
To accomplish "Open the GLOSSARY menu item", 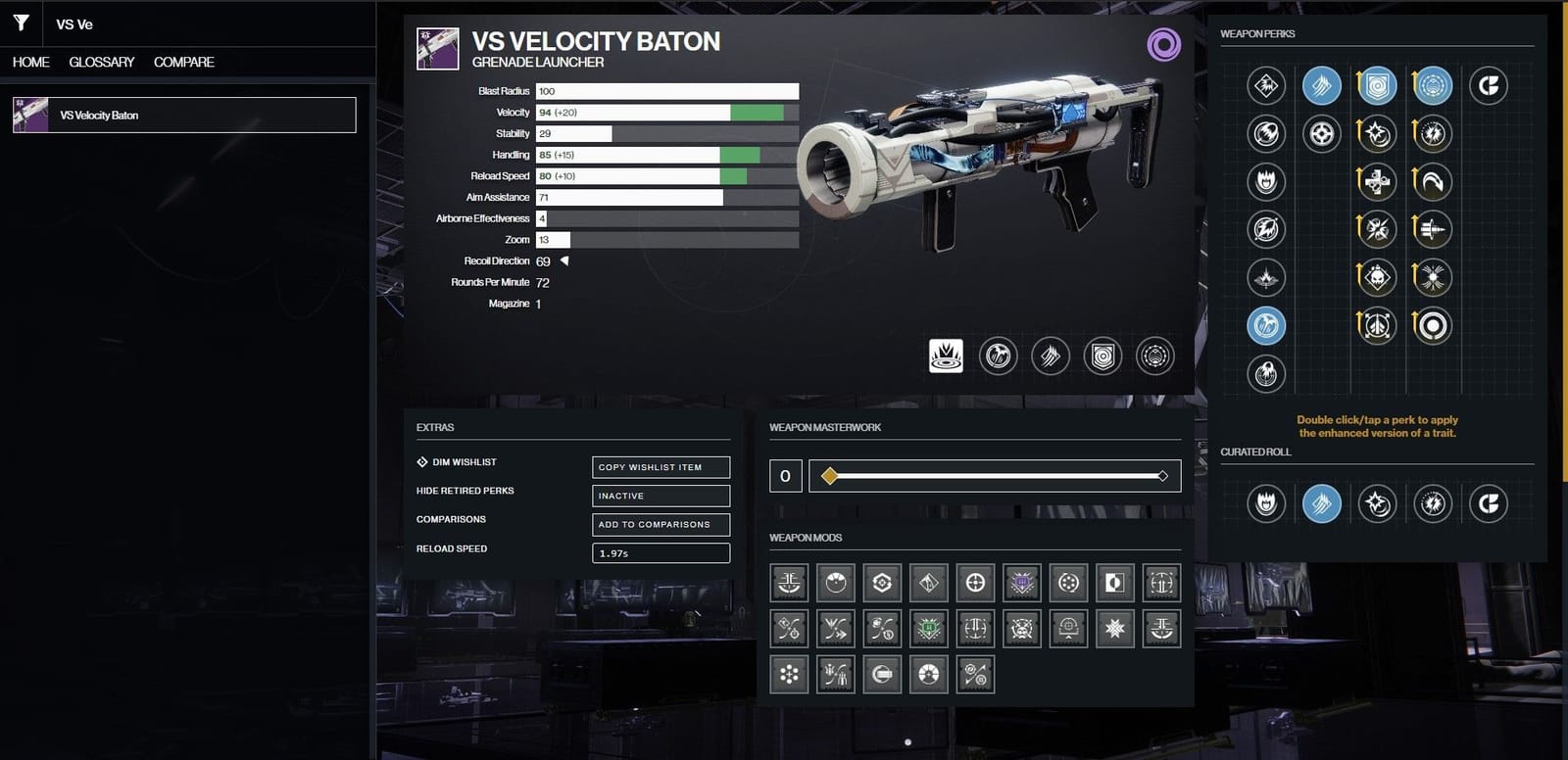I will [x=101, y=62].
